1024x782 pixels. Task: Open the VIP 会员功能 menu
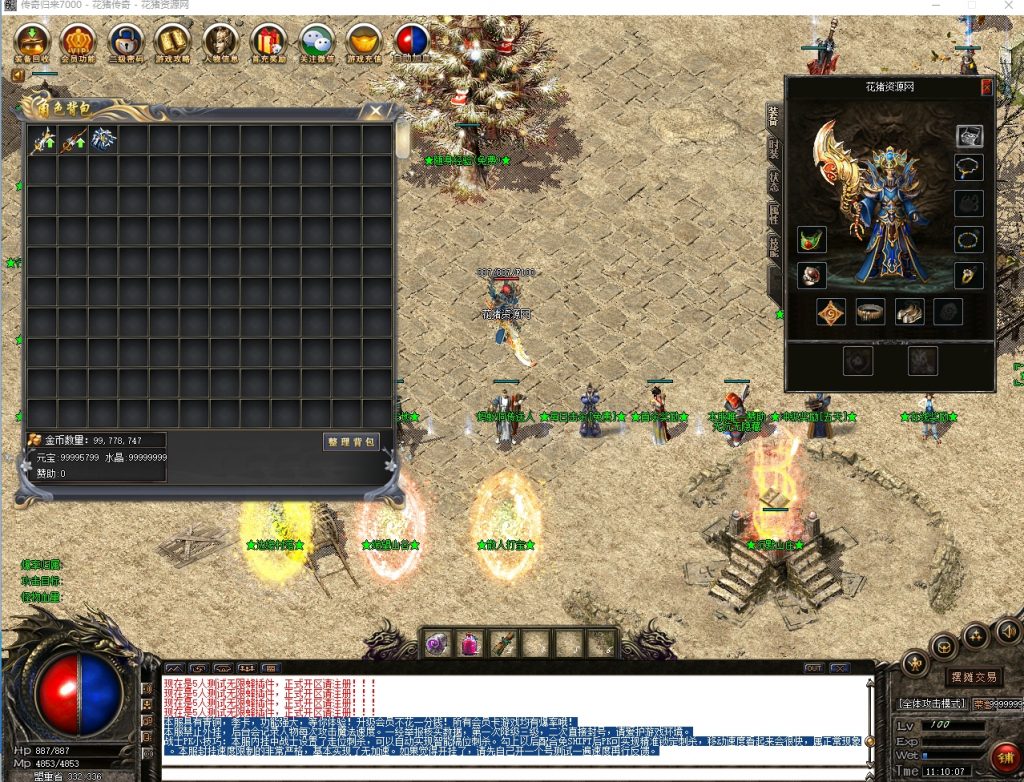[77, 41]
